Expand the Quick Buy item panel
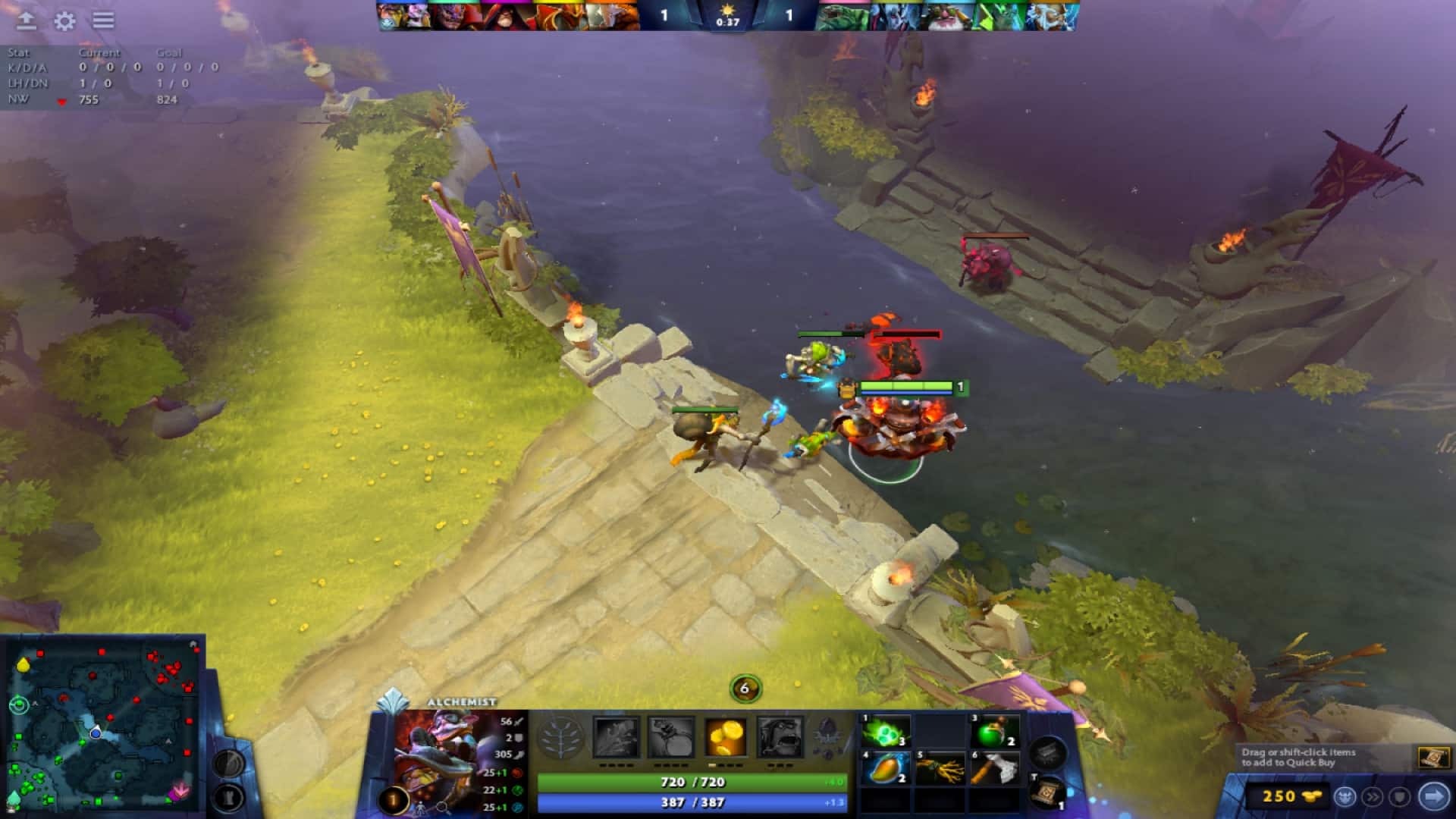 click(1435, 755)
